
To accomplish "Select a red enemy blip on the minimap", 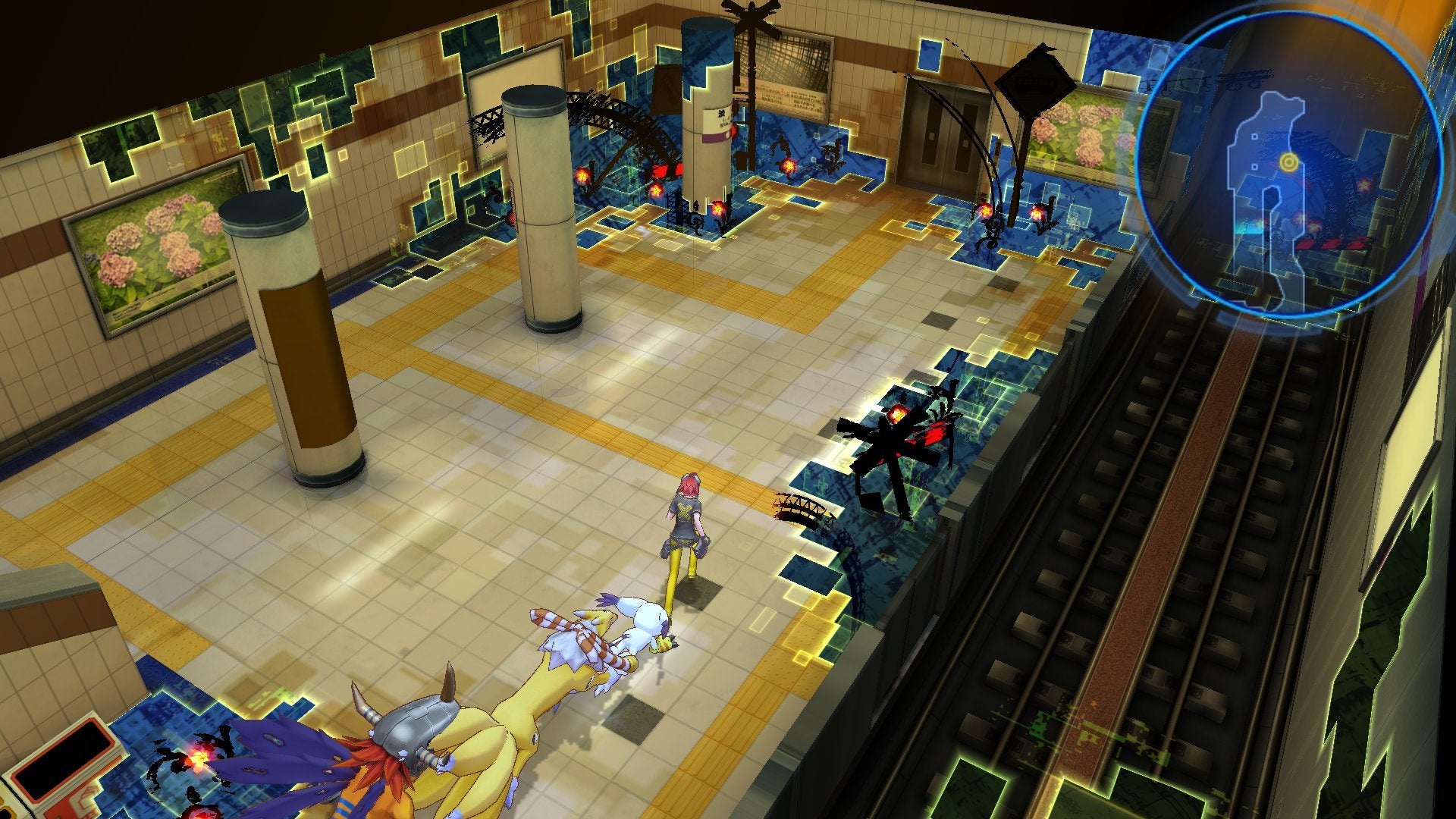I will [1363, 184].
